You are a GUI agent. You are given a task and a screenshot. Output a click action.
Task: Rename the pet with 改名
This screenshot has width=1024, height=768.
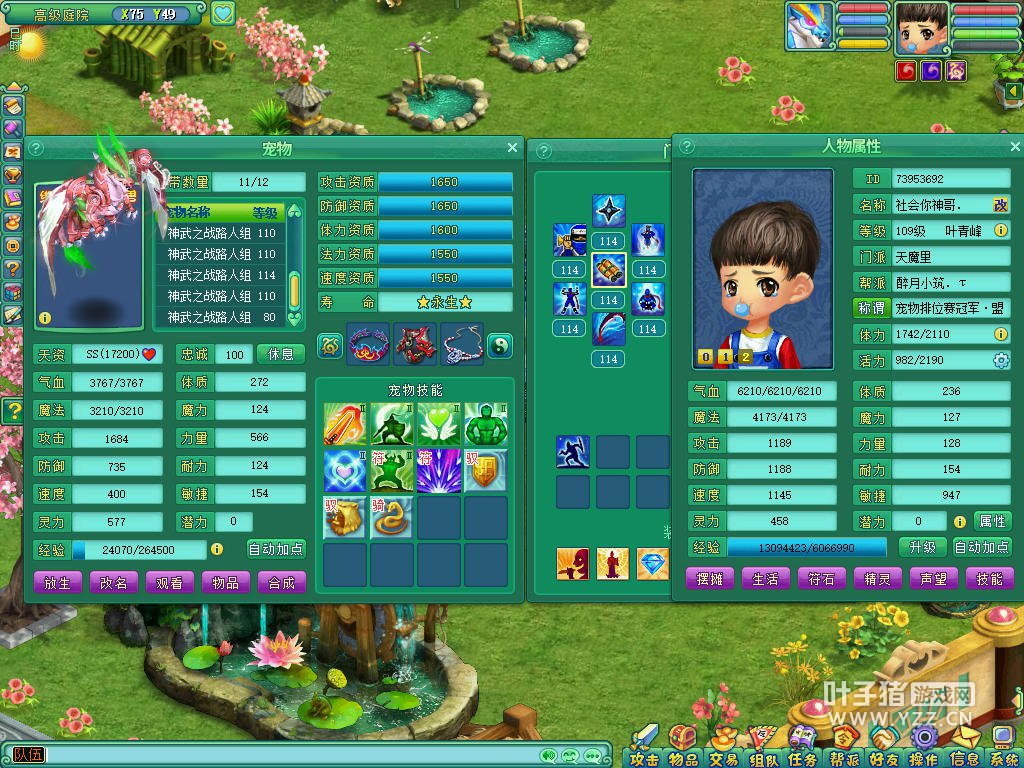point(114,582)
